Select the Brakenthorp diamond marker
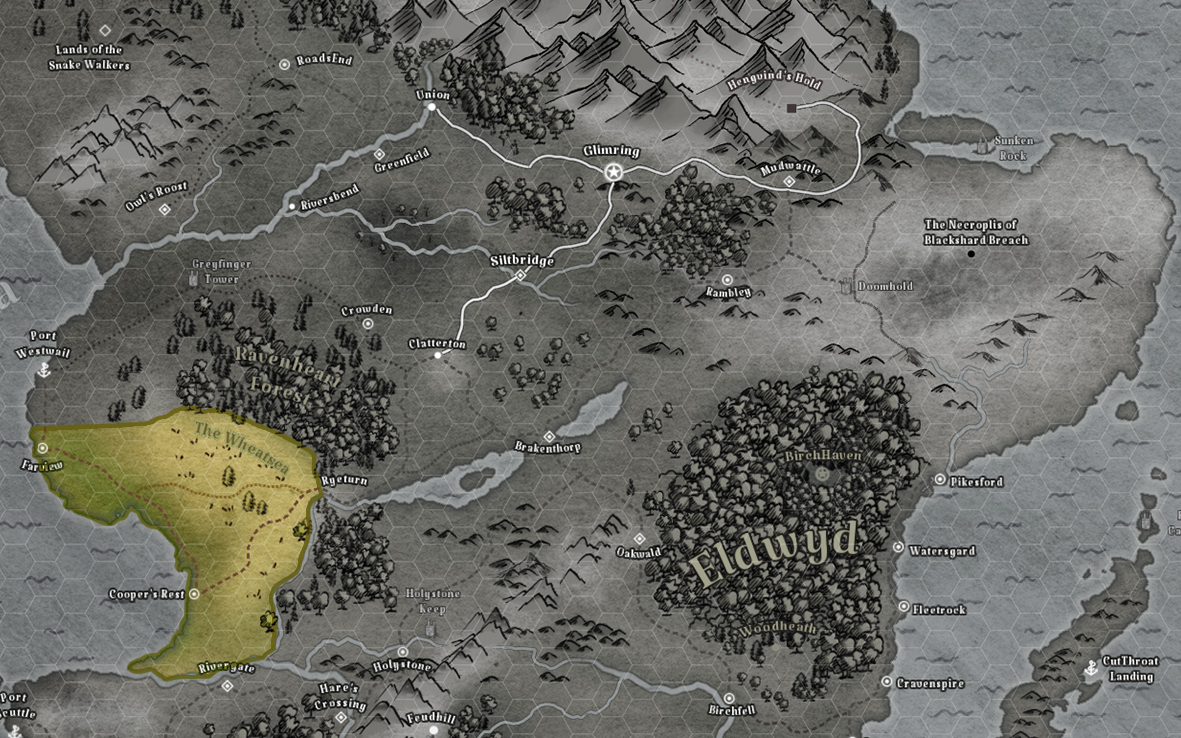Image resolution: width=1181 pixels, height=738 pixels. click(549, 437)
